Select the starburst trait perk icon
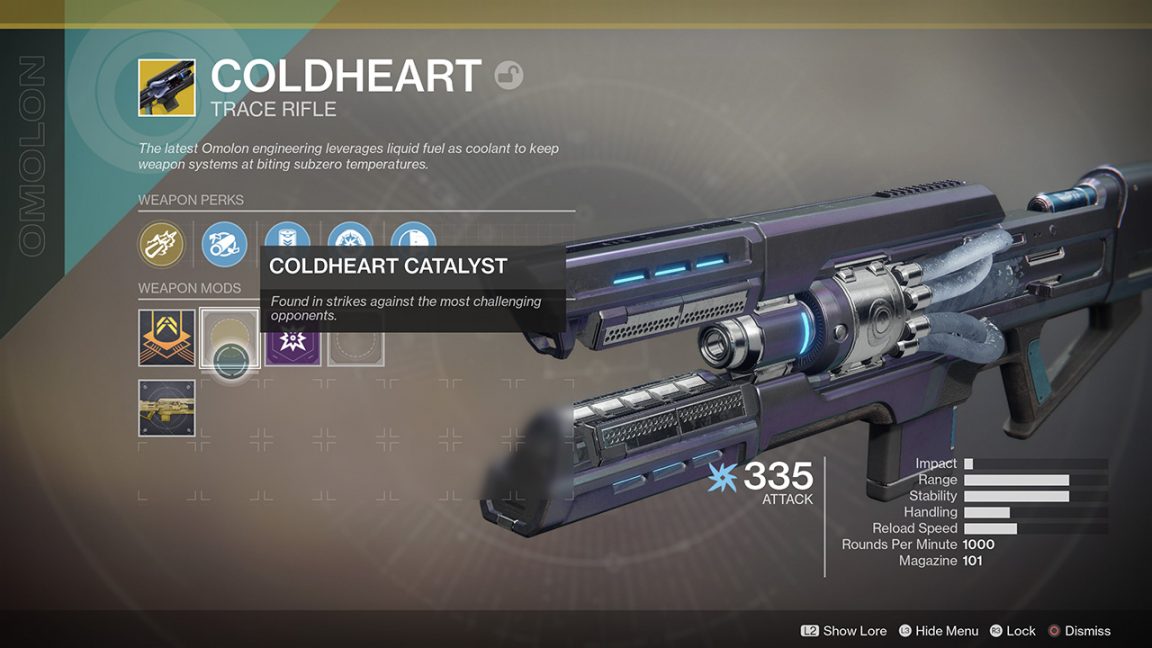Viewport: 1152px width, 648px height. pos(350,236)
